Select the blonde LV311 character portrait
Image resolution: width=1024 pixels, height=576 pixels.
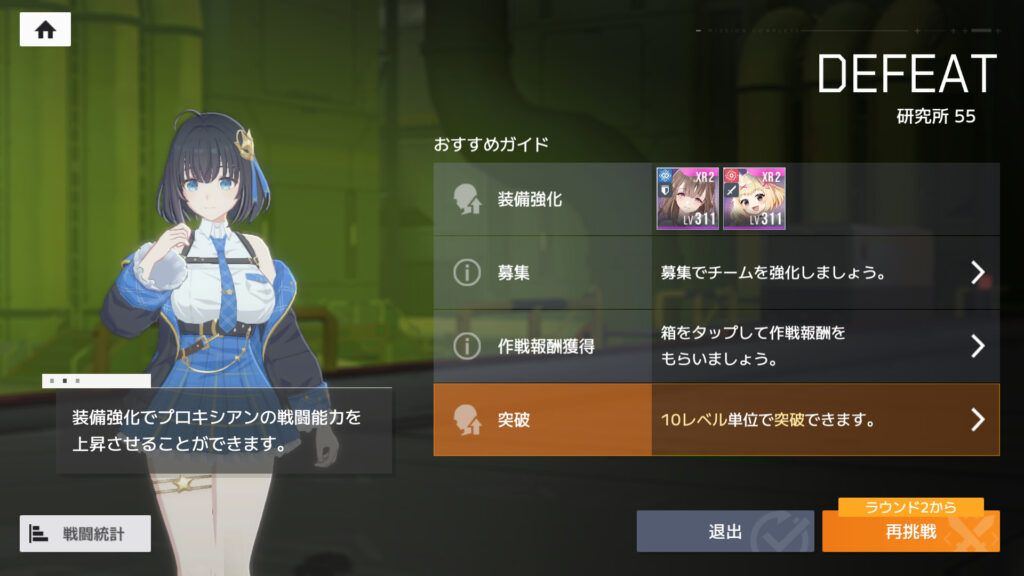tap(754, 199)
